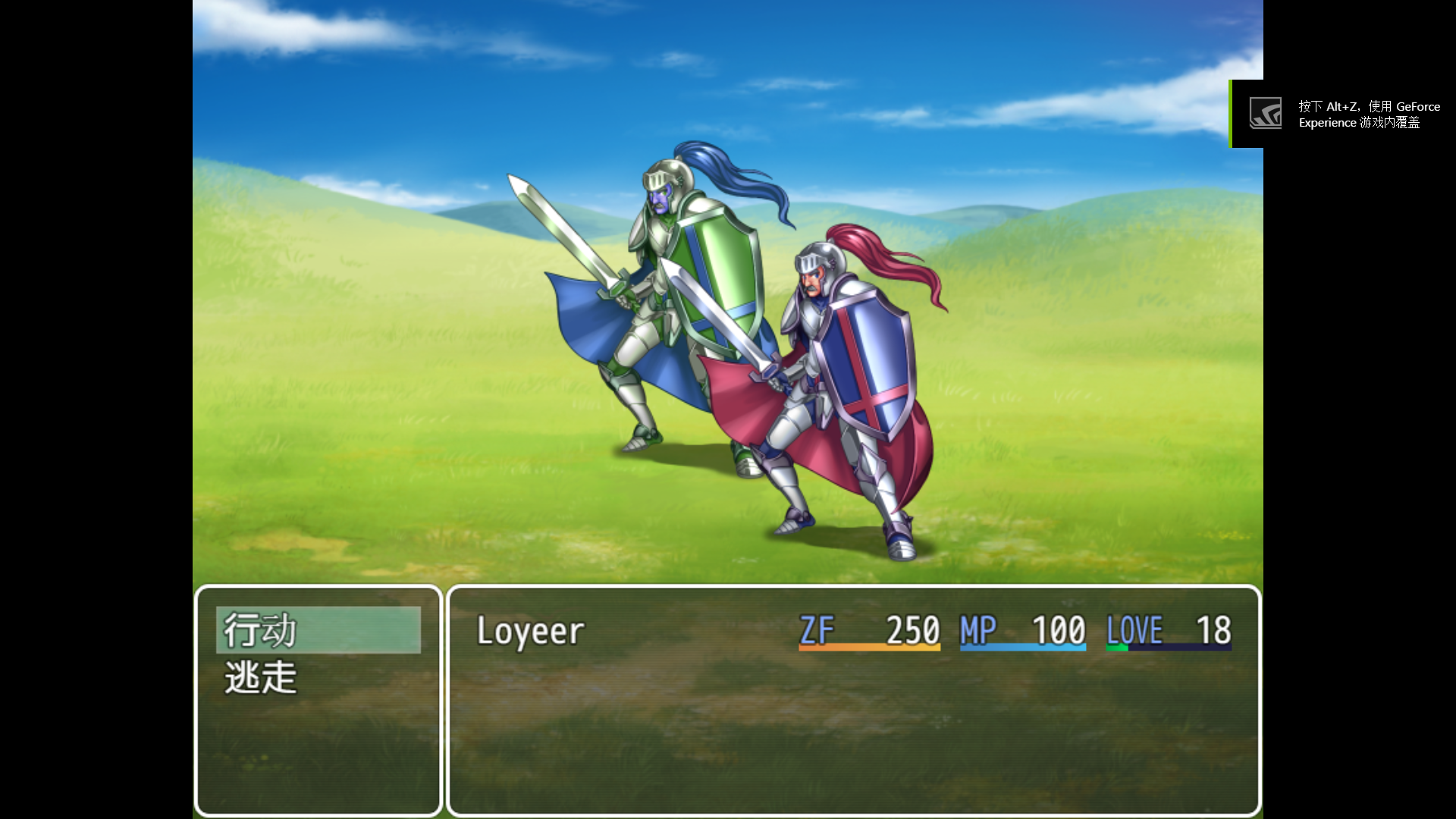This screenshot has height=819, width=1456.
Task: Click the LOVE label text
Action: tap(1133, 630)
